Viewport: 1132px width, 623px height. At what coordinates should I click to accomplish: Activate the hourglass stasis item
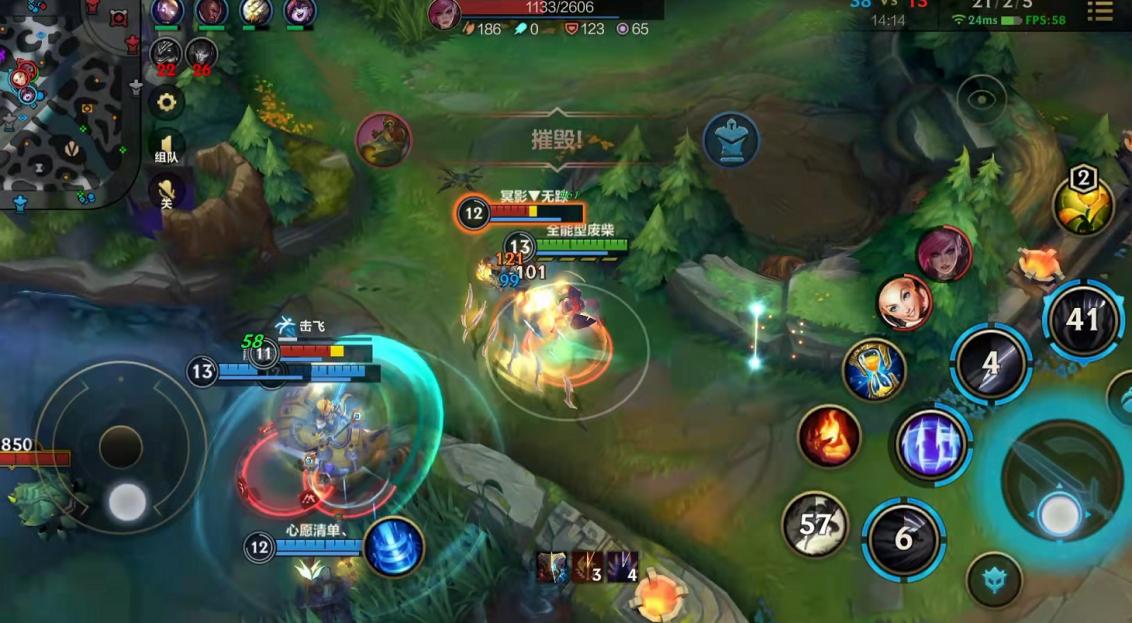874,369
